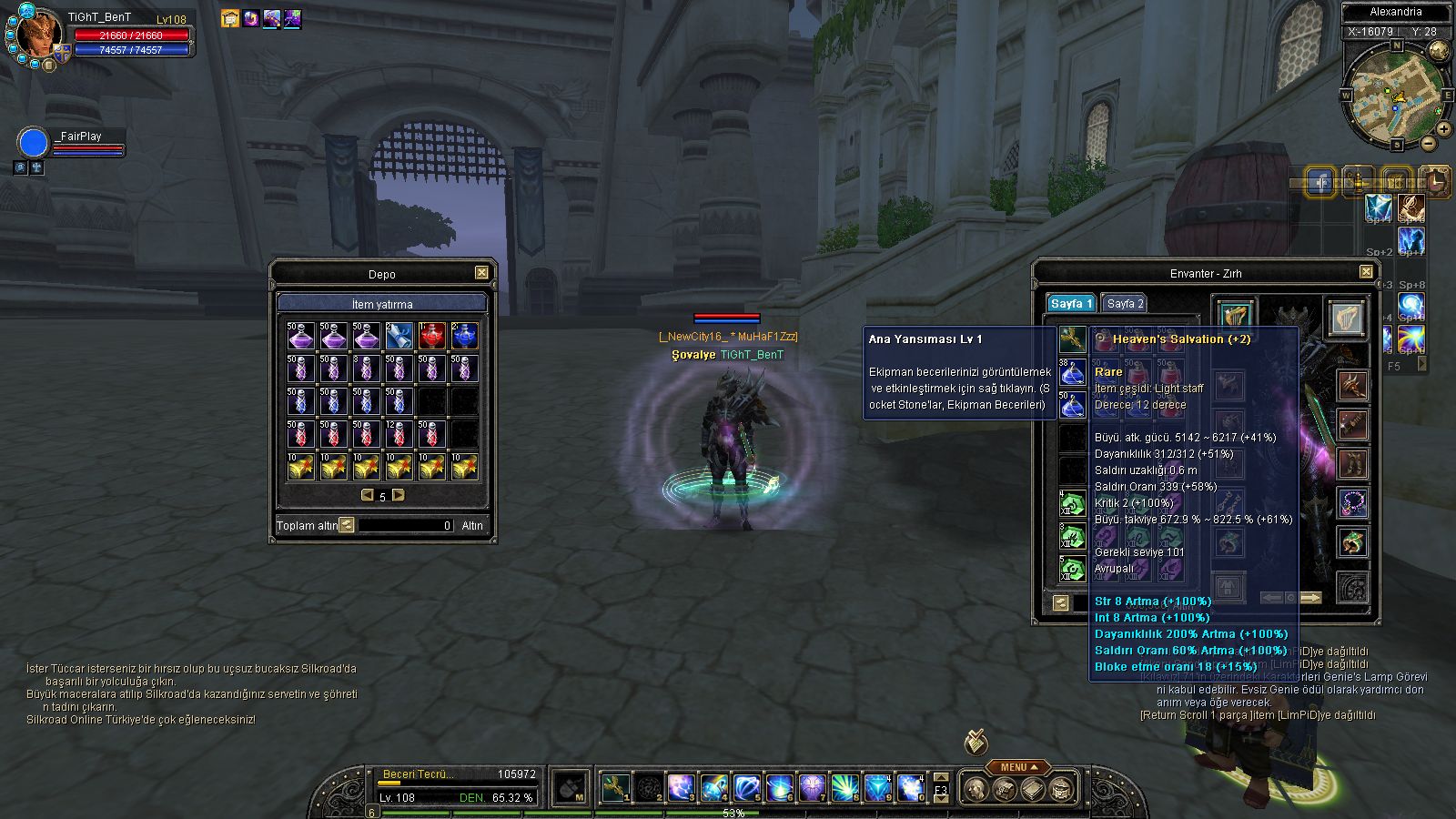Select the red potion flask in storage
The width and height of the screenshot is (1456, 819).
tap(432, 336)
